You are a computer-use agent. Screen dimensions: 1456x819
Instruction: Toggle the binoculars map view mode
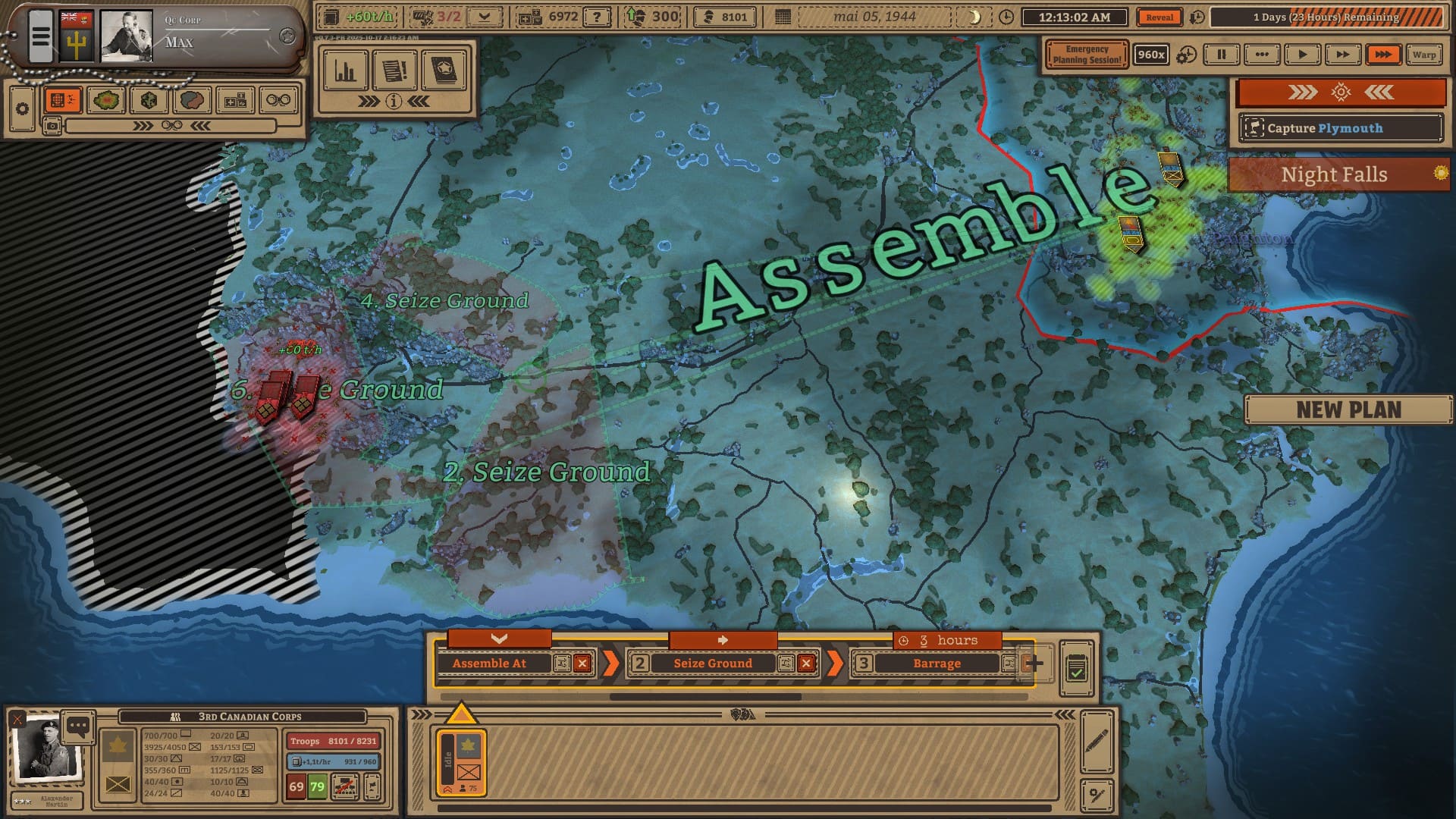(278, 100)
